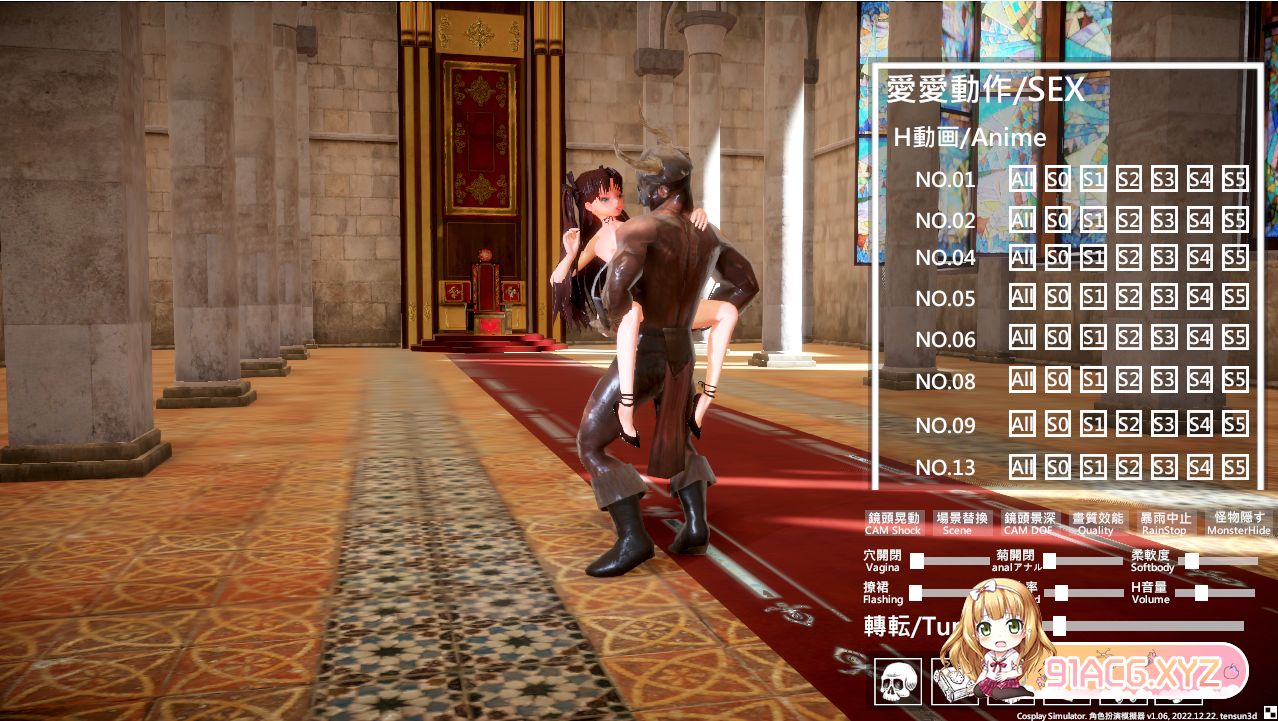
Task: Click the Turn rotation slider
Action: pyautogui.click(x=1060, y=626)
